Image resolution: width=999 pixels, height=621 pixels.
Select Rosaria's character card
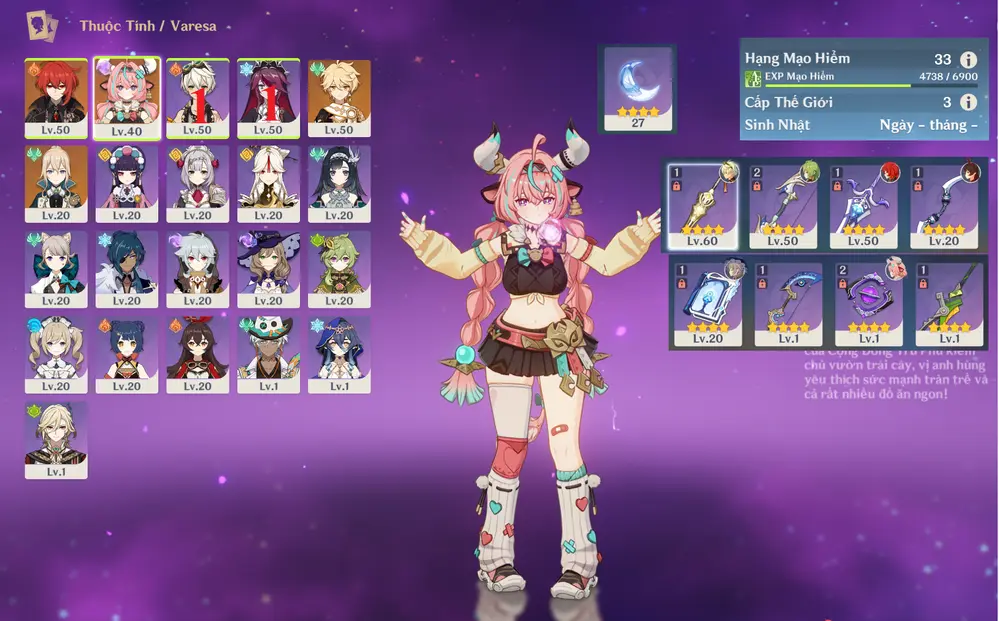point(268,97)
